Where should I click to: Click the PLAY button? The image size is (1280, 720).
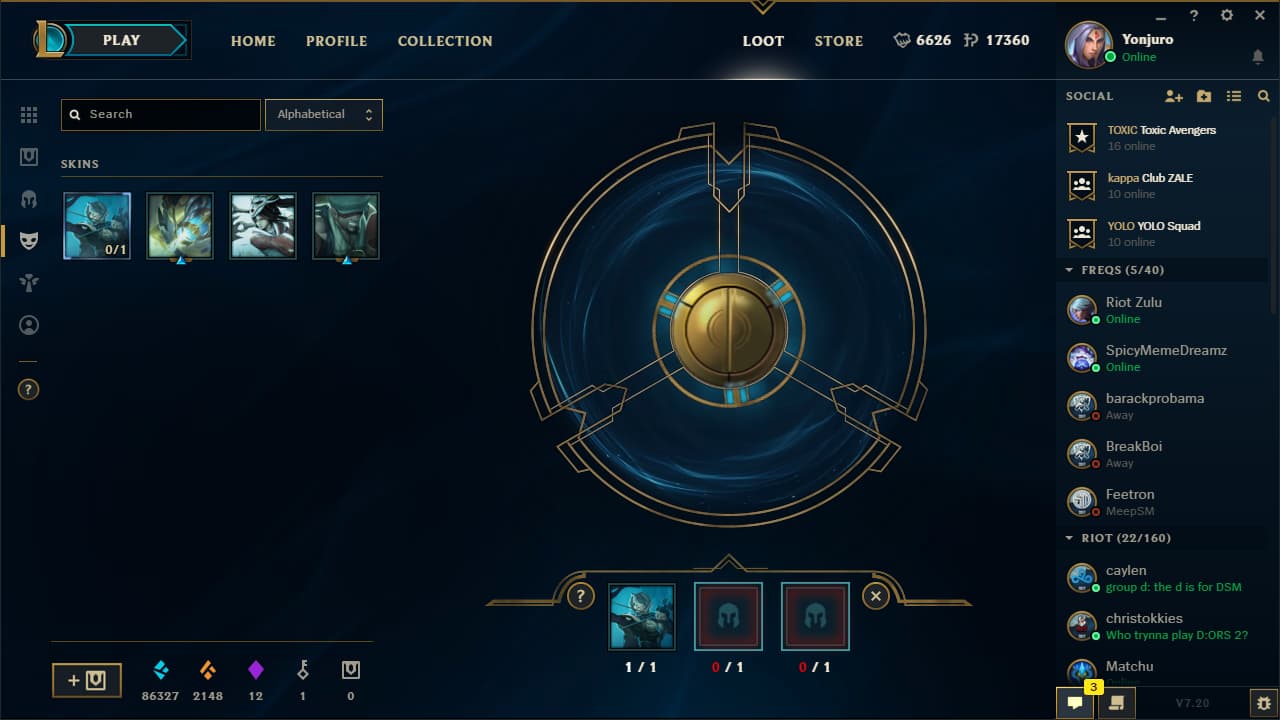pyautogui.click(x=121, y=40)
